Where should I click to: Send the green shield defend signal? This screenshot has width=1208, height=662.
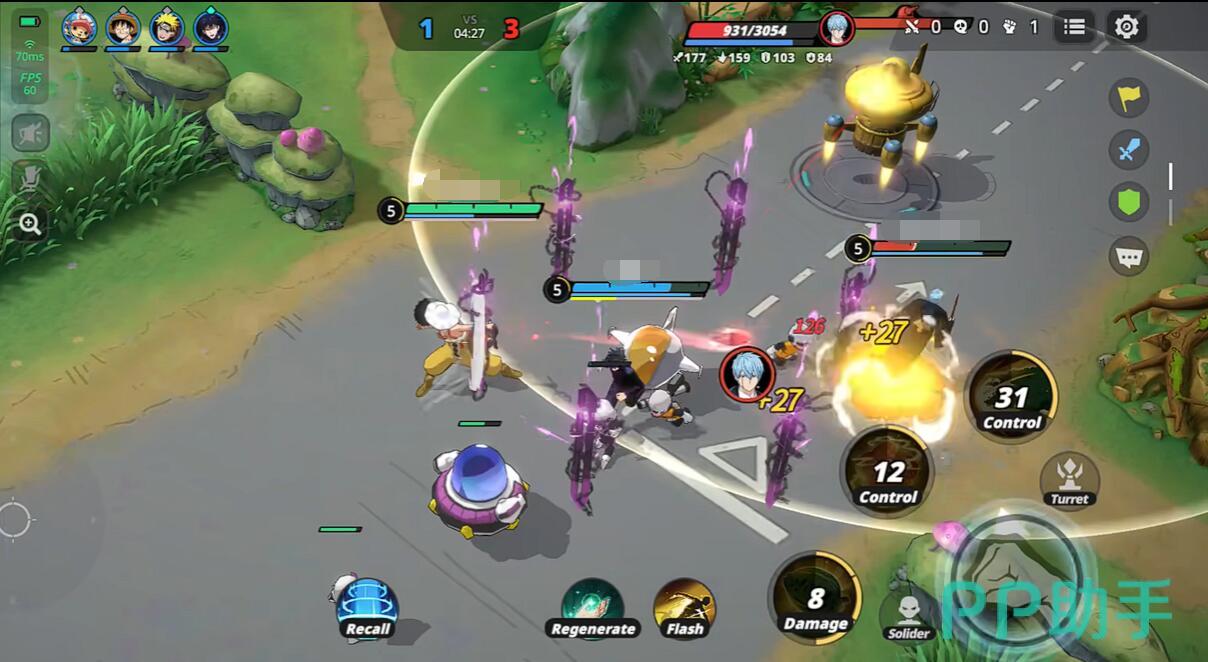[x=1129, y=203]
